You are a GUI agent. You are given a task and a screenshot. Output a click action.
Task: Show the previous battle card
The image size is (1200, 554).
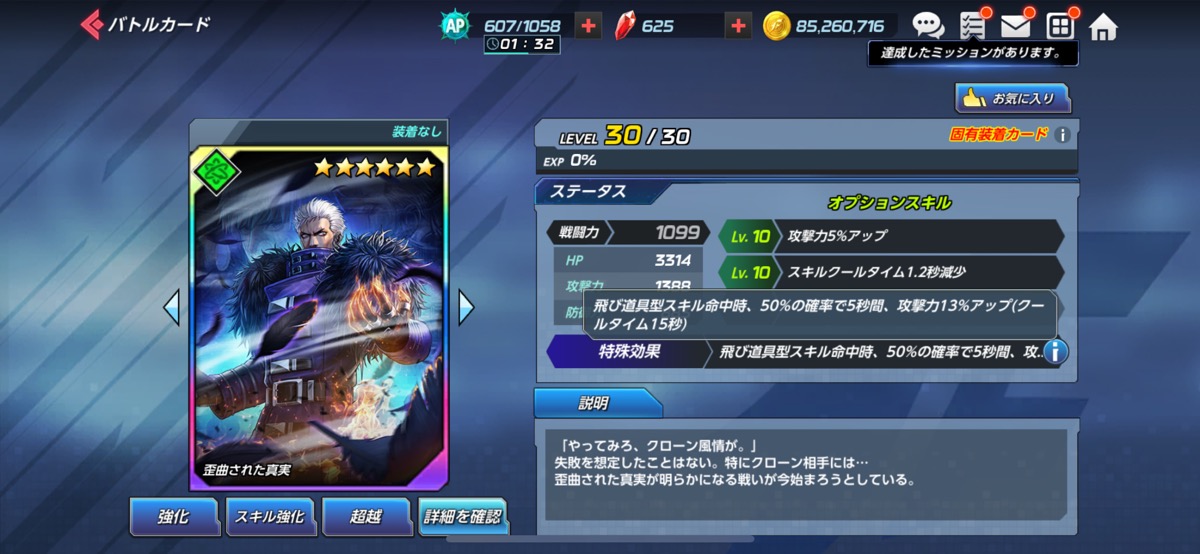click(172, 307)
